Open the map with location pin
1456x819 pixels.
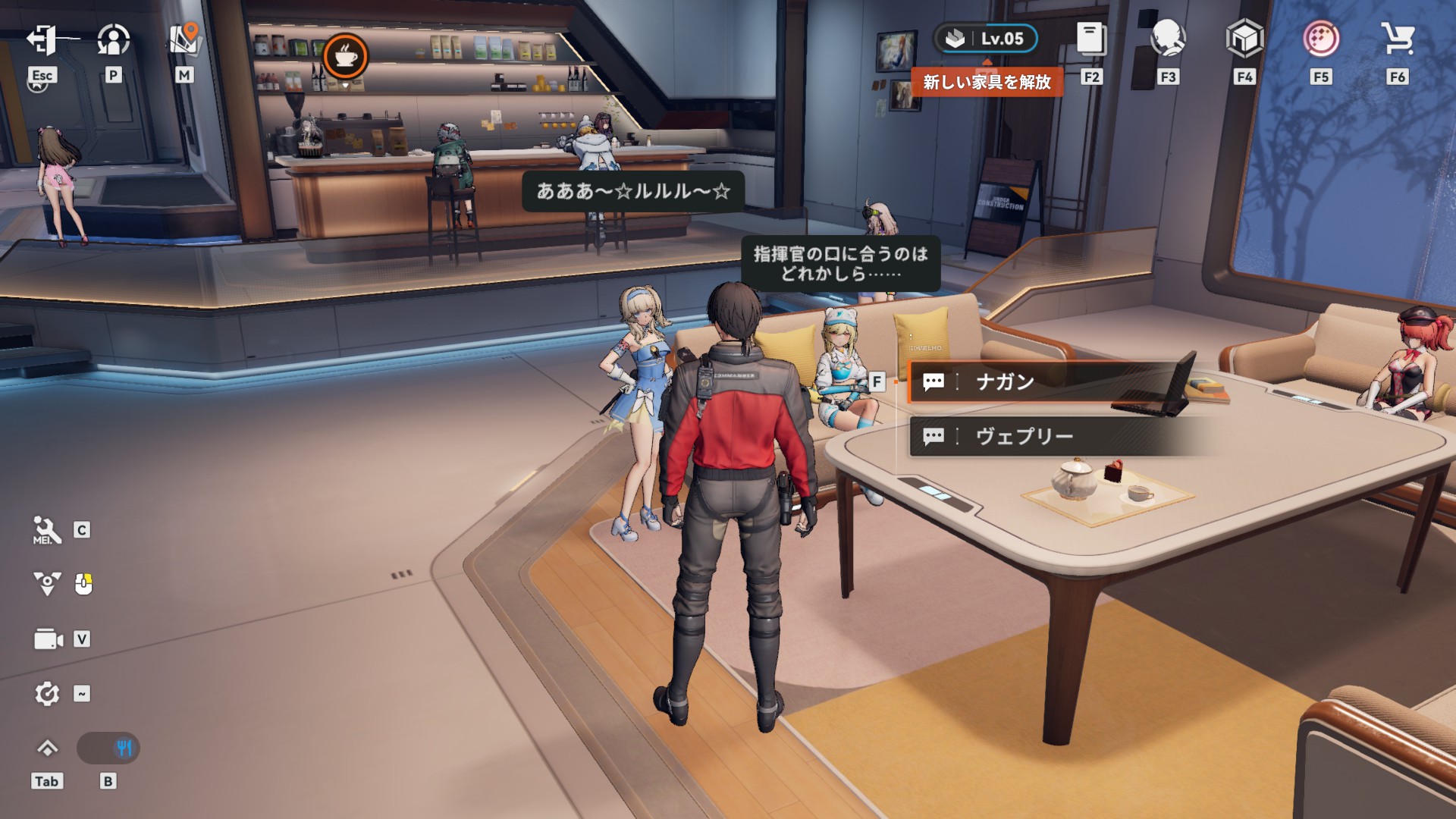pyautogui.click(x=184, y=39)
